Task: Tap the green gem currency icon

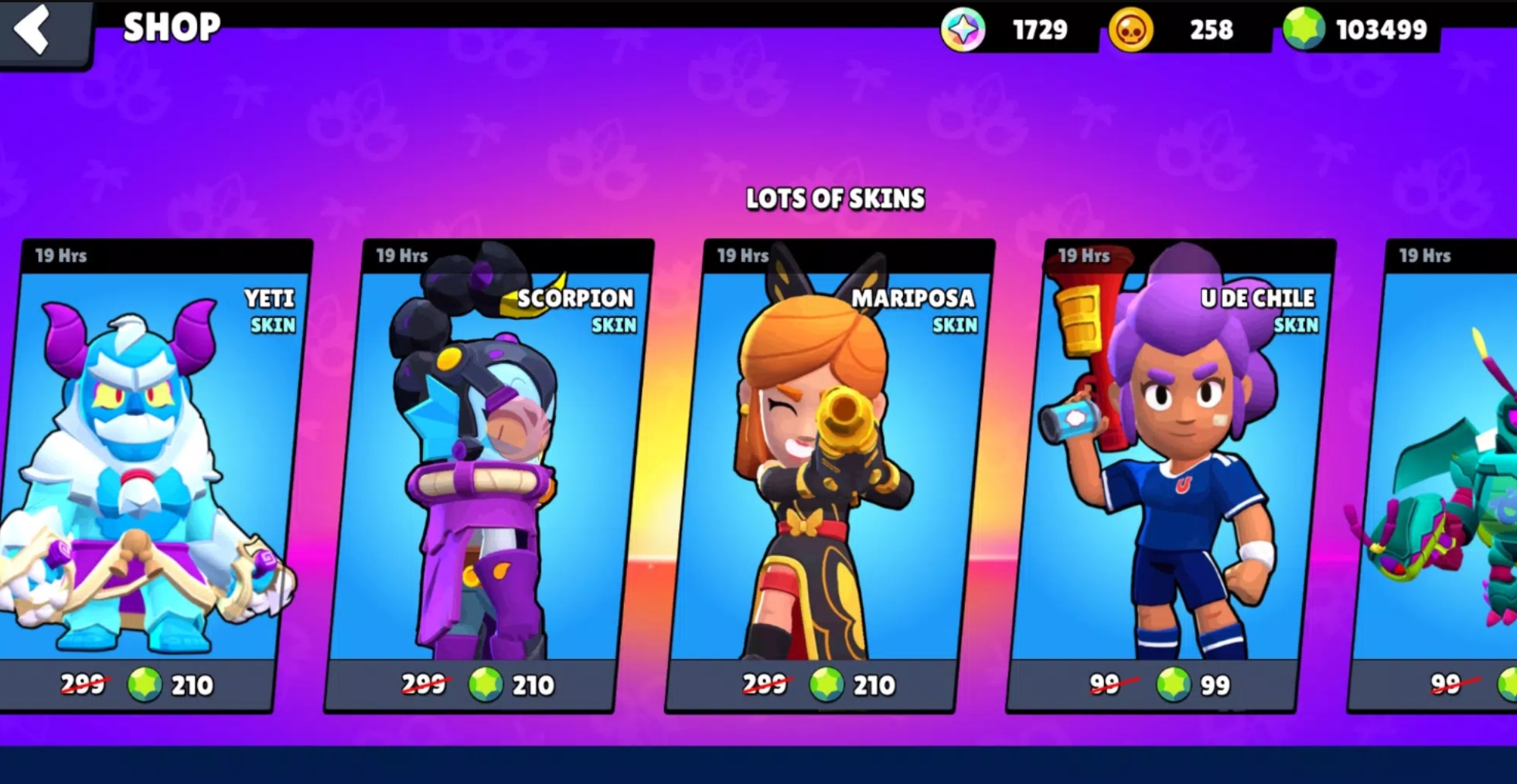Action: coord(1304,29)
